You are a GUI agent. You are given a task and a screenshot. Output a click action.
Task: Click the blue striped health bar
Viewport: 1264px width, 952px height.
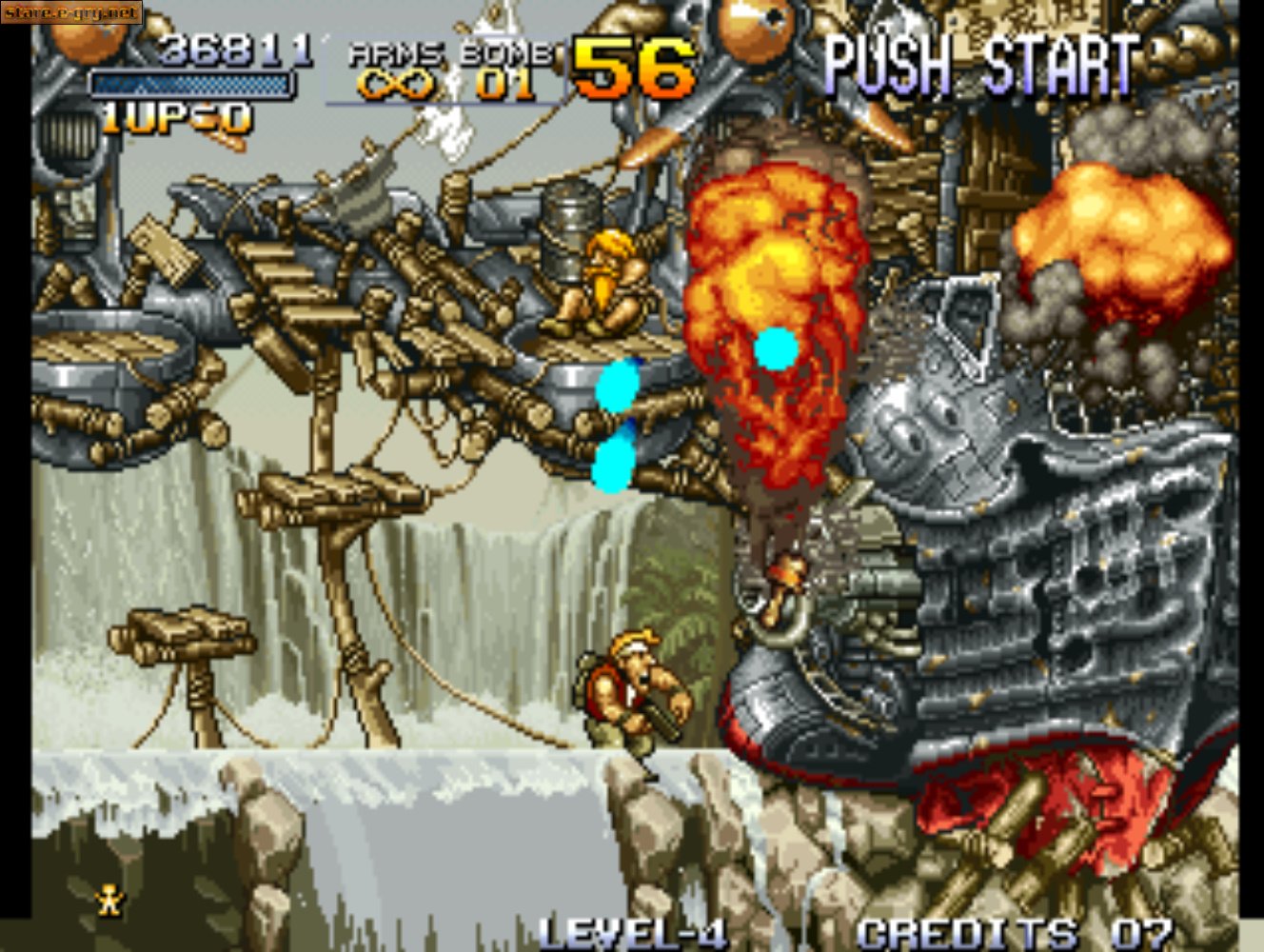point(190,86)
